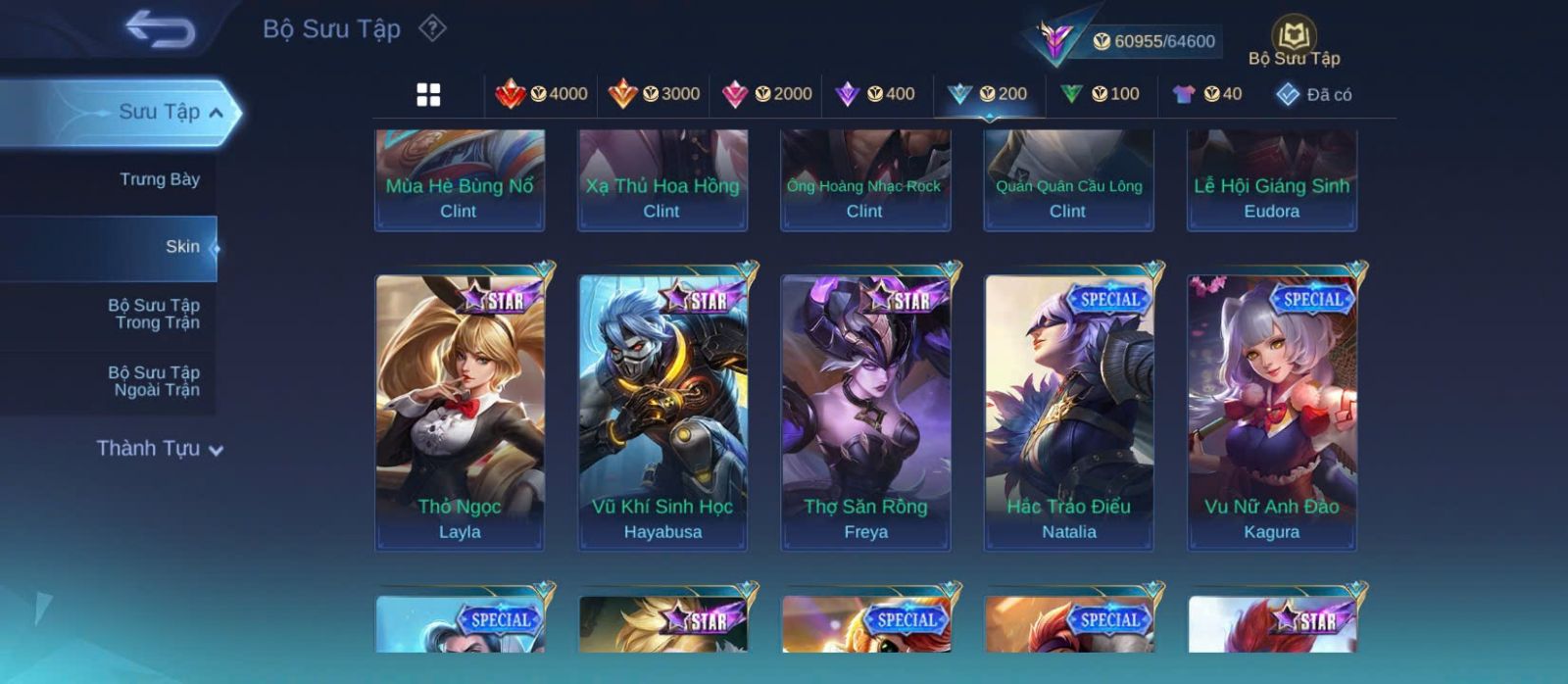Open Bộ Sưu Tập Trong Trận
This screenshot has height=684, width=1568.
point(154,314)
